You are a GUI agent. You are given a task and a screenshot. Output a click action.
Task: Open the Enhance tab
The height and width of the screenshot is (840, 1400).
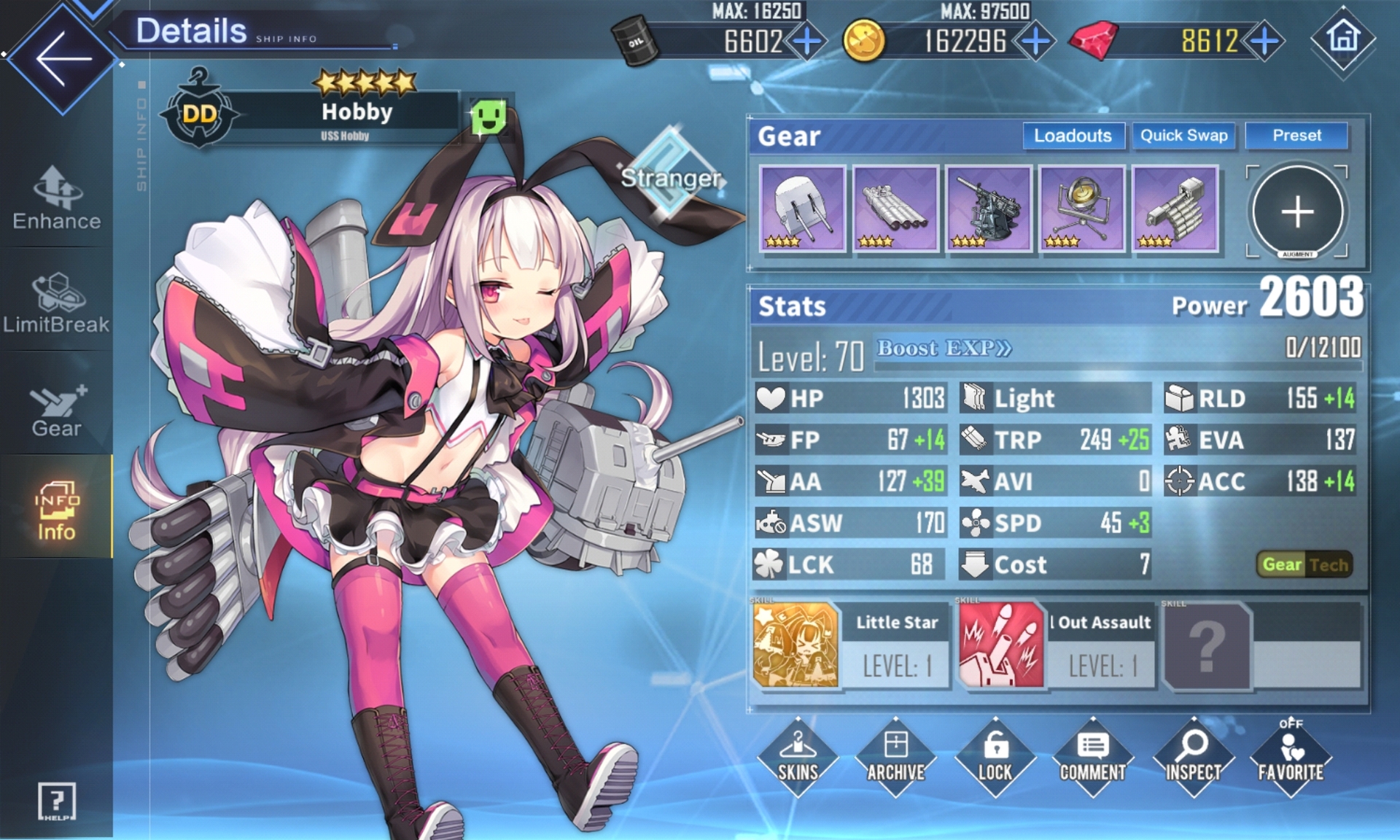pyautogui.click(x=56, y=198)
